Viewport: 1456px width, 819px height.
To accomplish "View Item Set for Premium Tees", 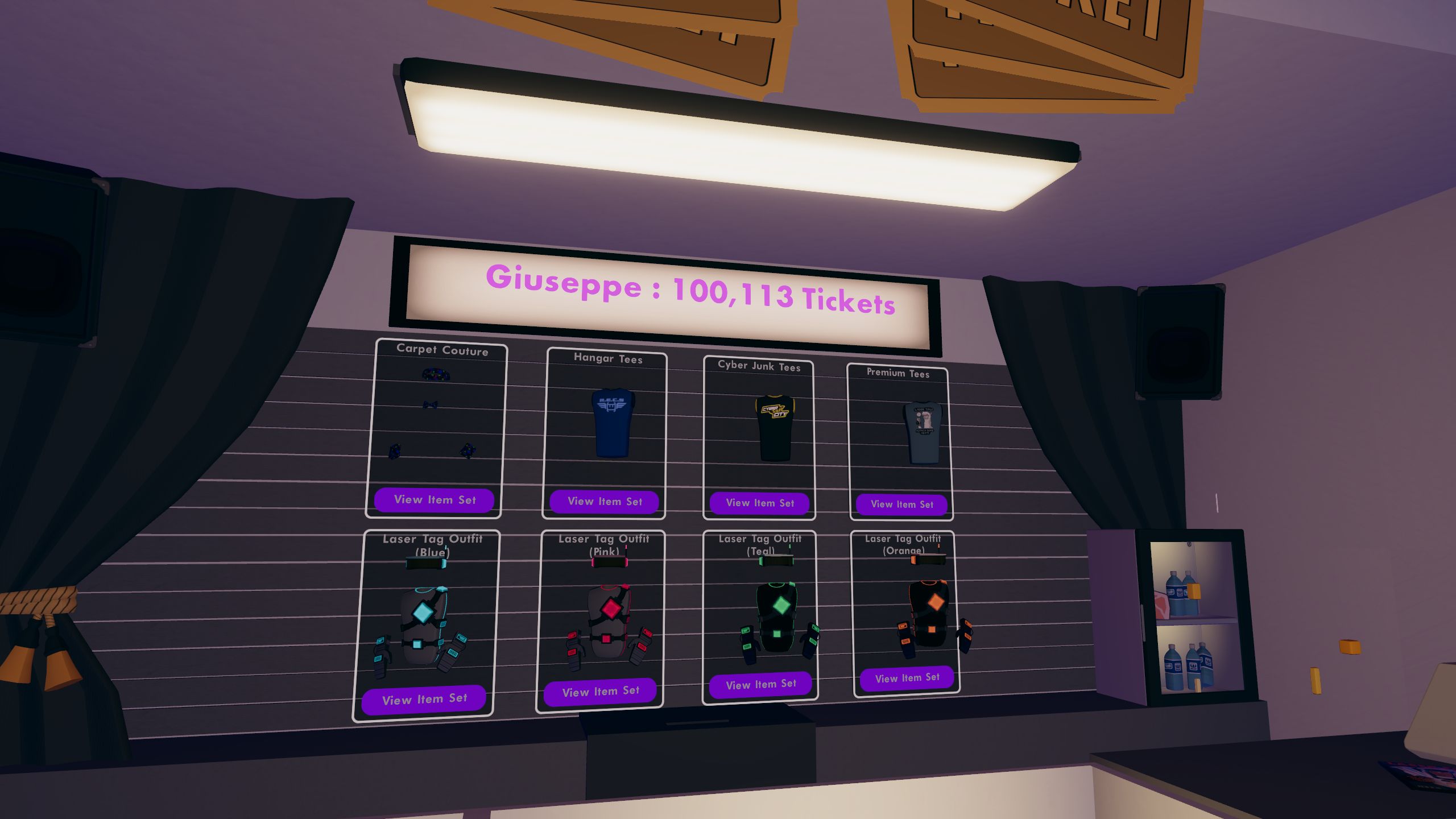I will coord(902,505).
